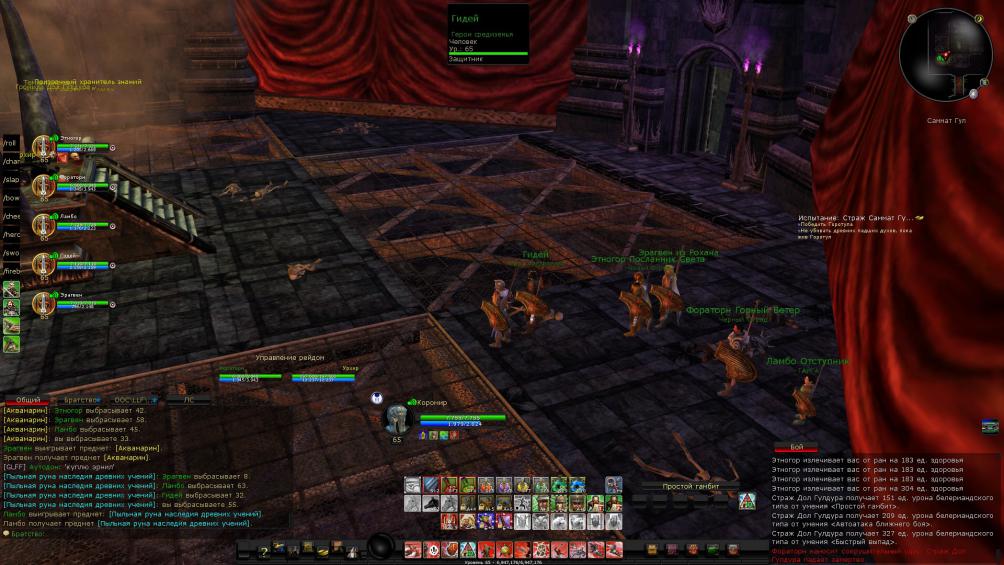Select party member Этногор's portrait
The height and width of the screenshot is (565, 1004).
coord(44,147)
